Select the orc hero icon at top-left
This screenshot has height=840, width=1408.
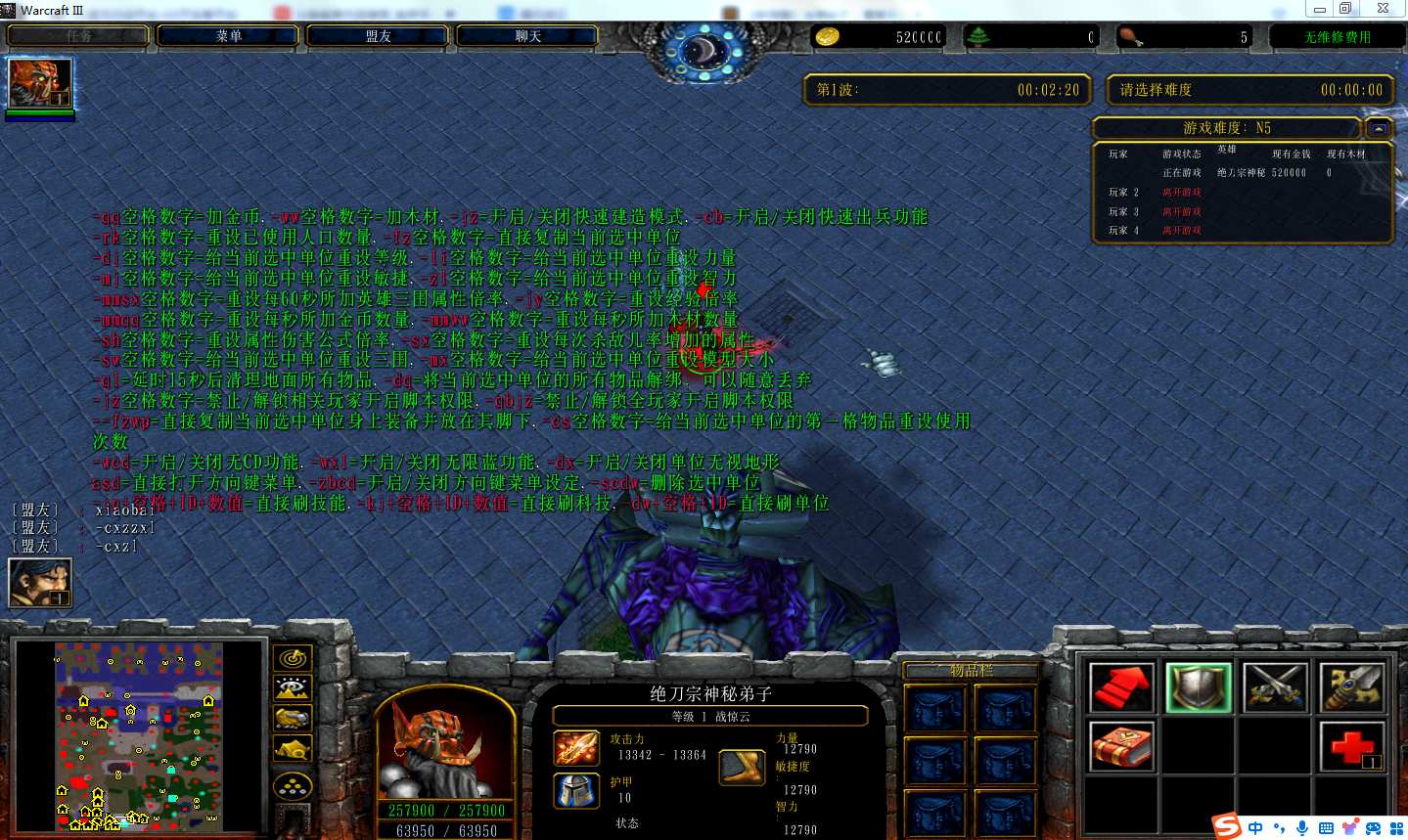pos(40,83)
